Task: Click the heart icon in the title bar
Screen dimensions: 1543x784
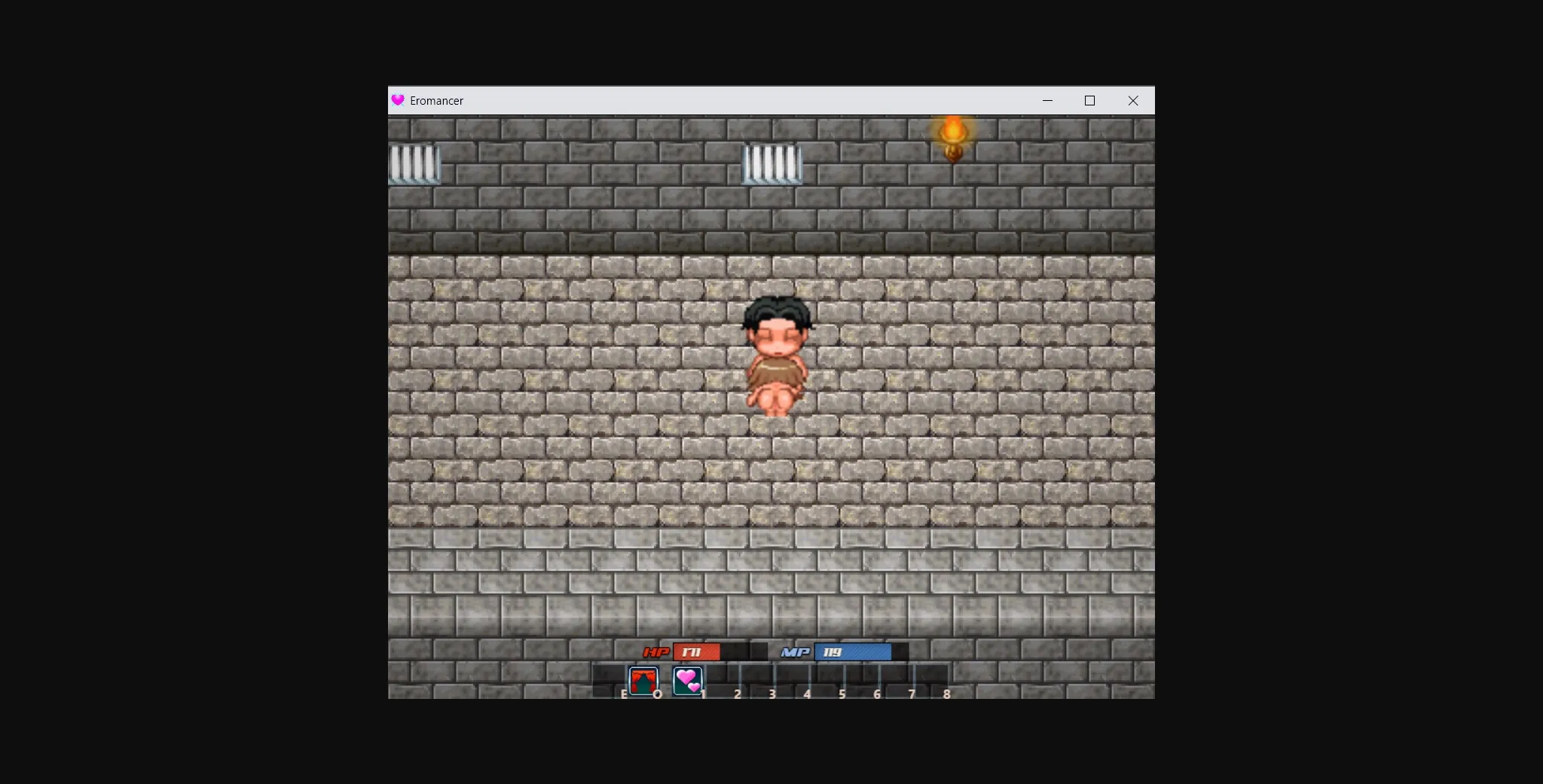Action: 399,100
